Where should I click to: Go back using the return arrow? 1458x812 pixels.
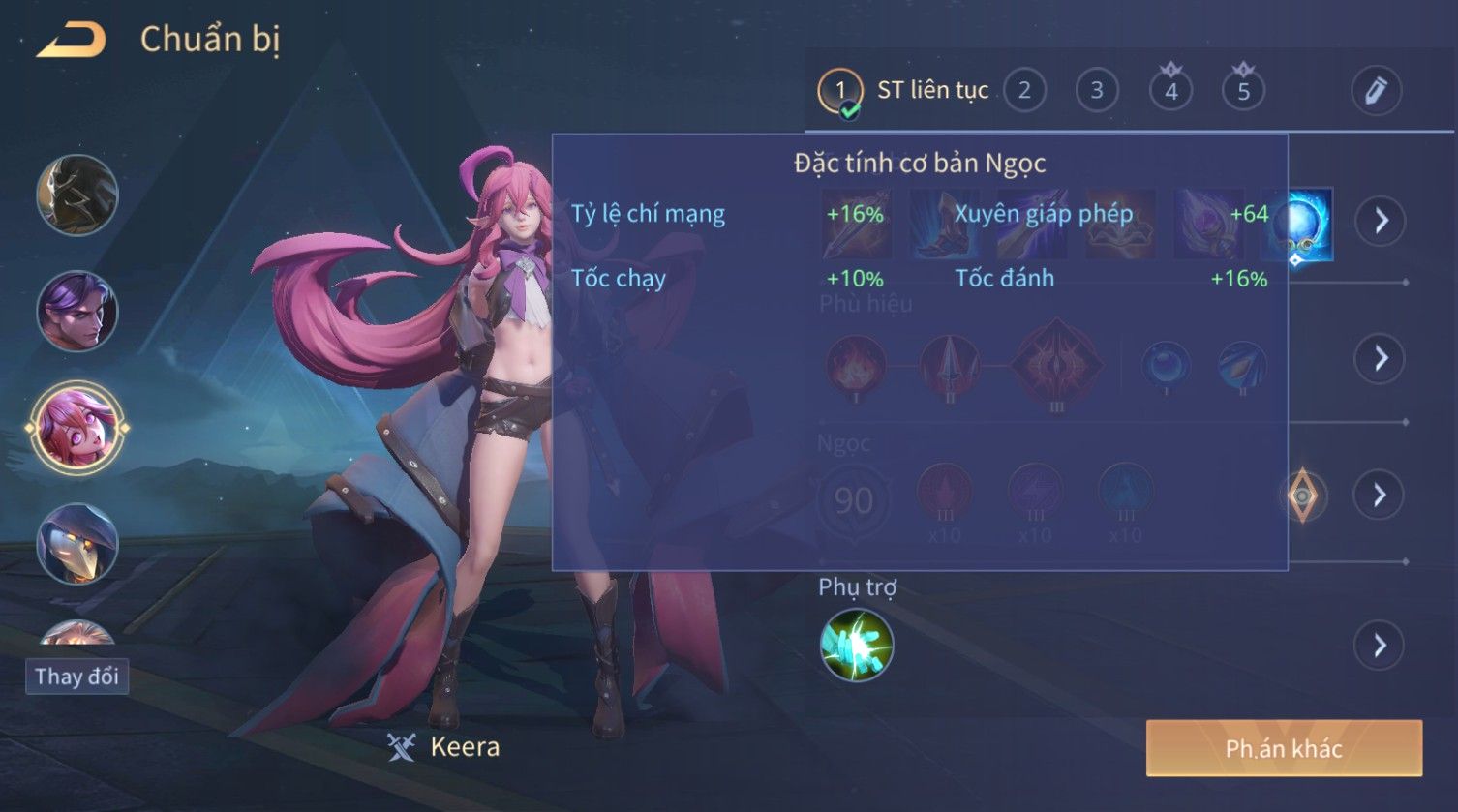point(72,41)
